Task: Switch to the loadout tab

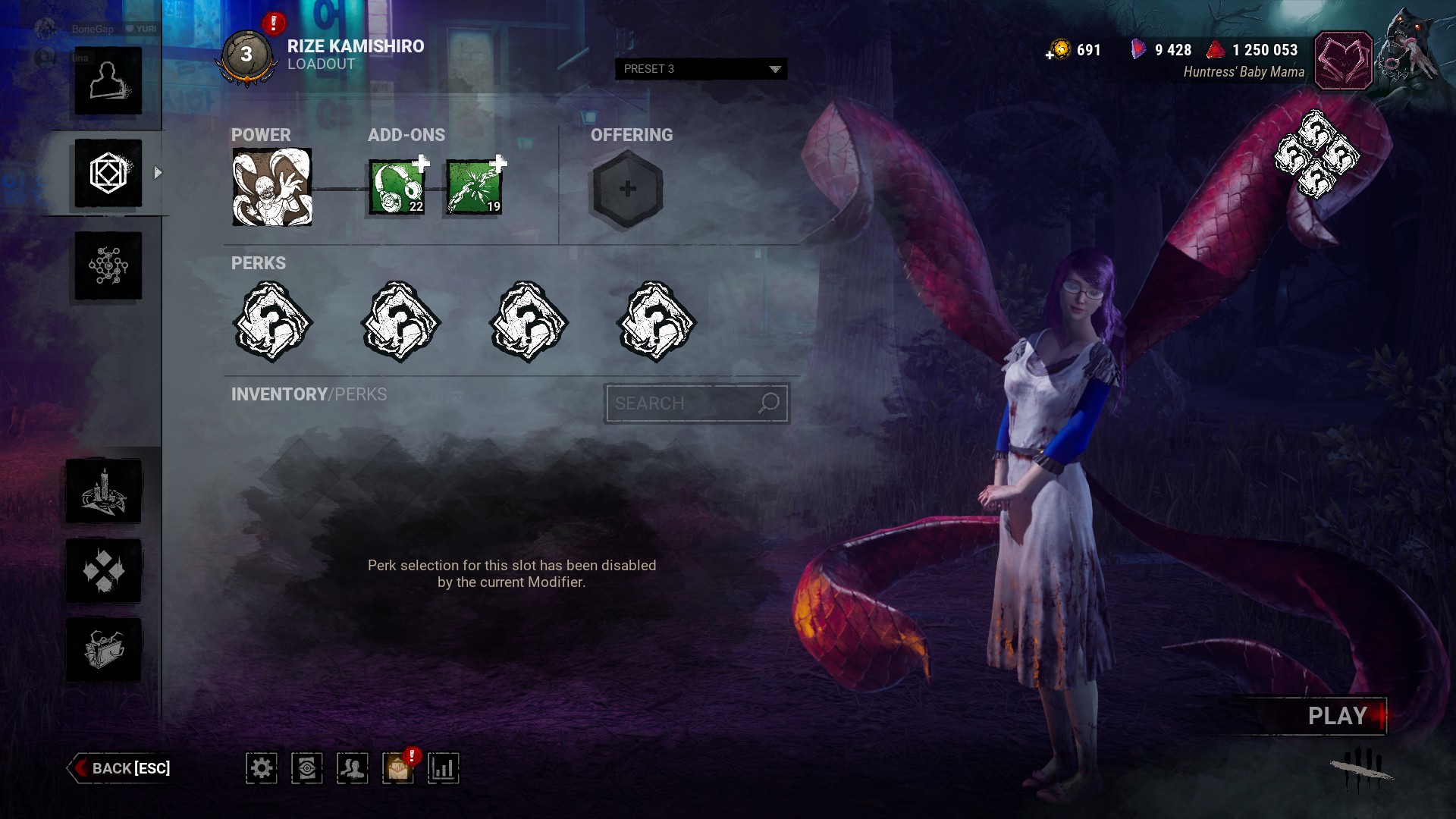Action: tap(108, 174)
